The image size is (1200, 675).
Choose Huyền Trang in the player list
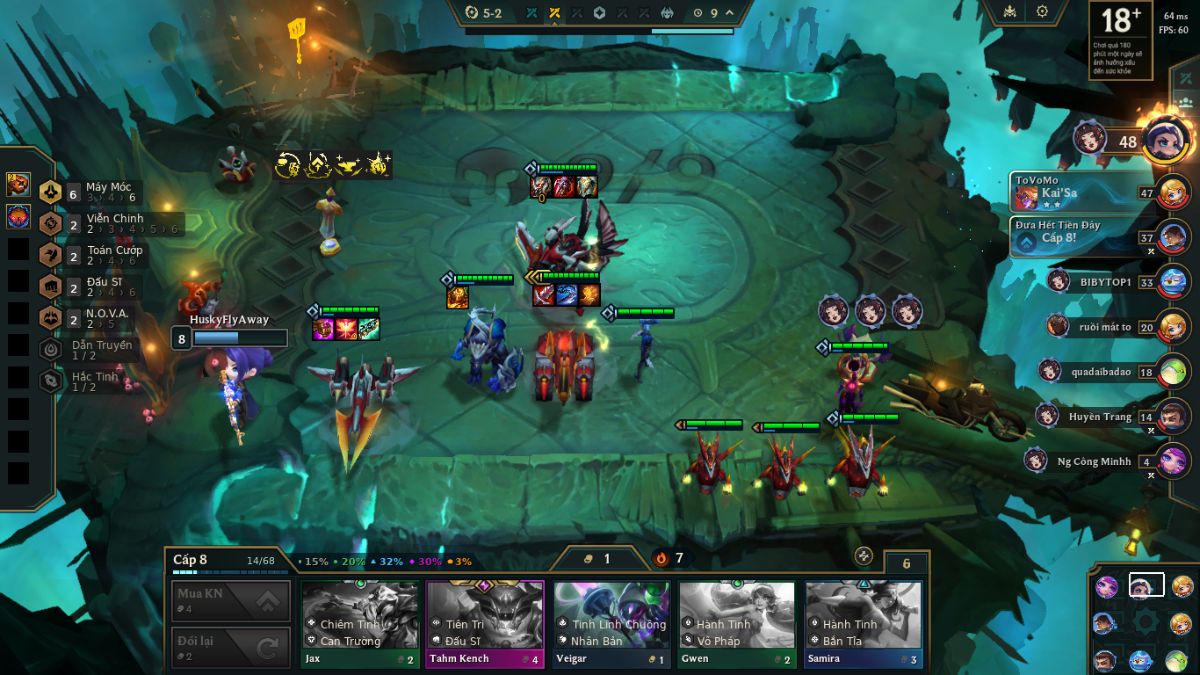[1099, 417]
